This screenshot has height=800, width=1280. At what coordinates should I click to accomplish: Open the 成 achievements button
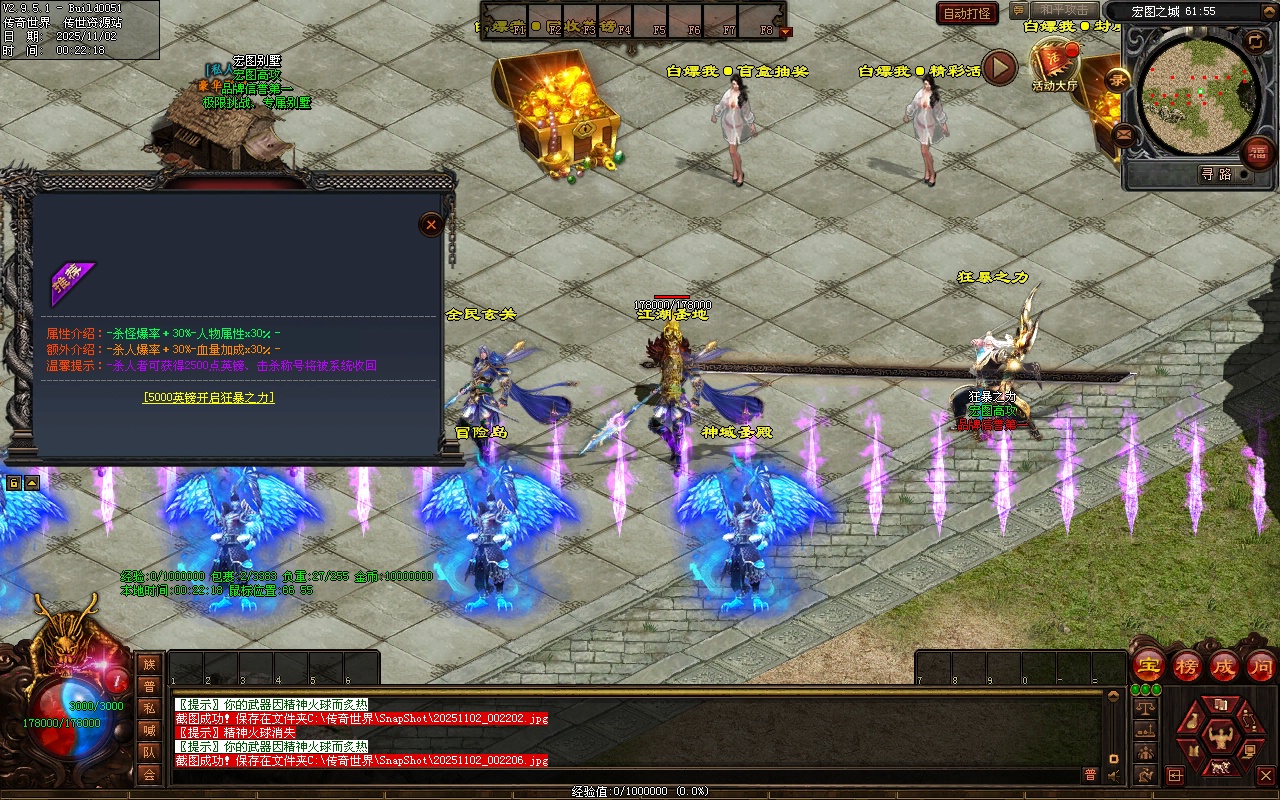pos(1223,666)
